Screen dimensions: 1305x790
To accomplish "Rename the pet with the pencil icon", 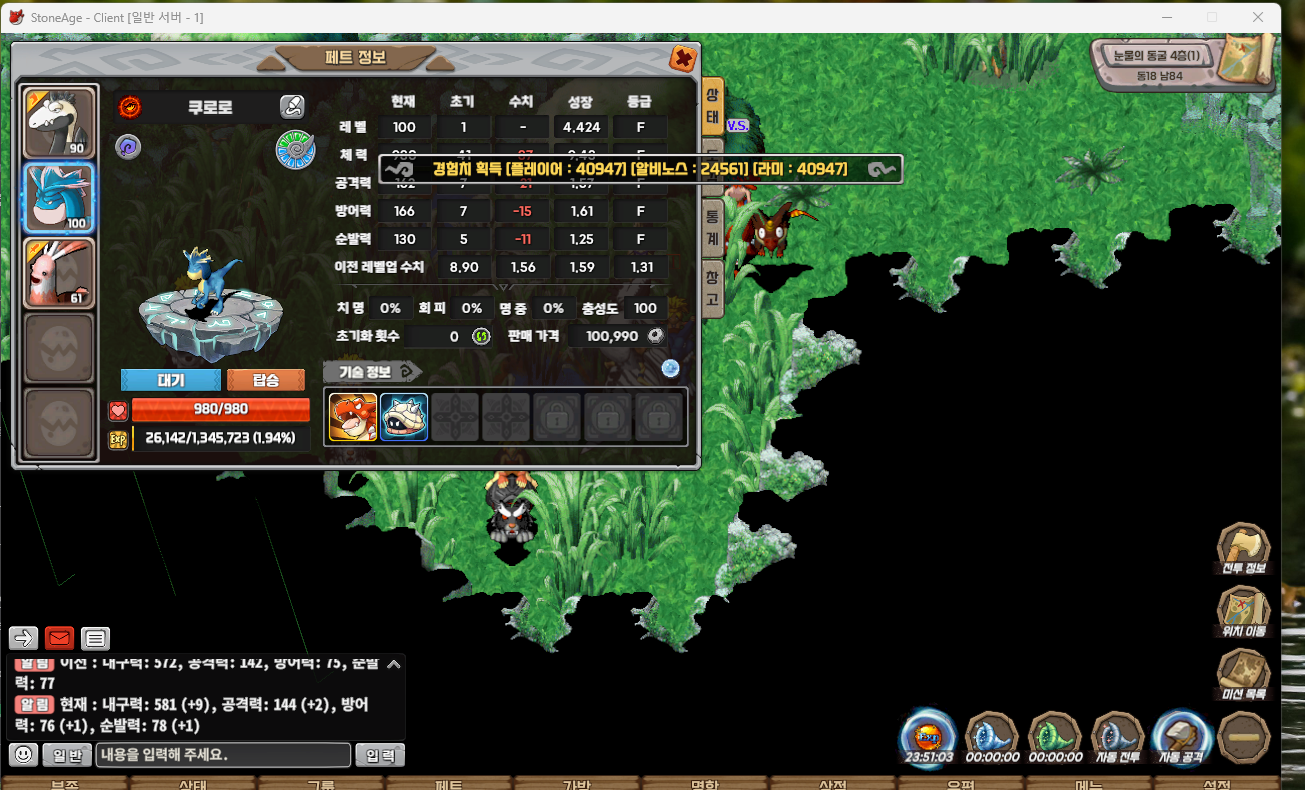I will (291, 106).
